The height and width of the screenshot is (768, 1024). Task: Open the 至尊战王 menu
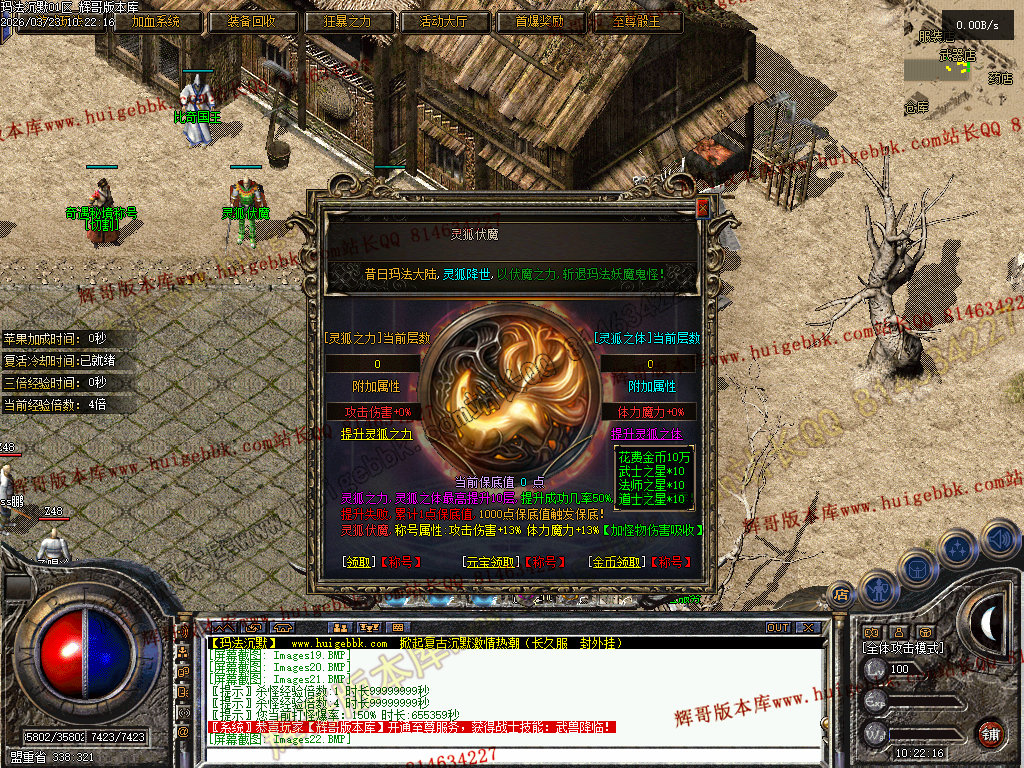pos(638,22)
